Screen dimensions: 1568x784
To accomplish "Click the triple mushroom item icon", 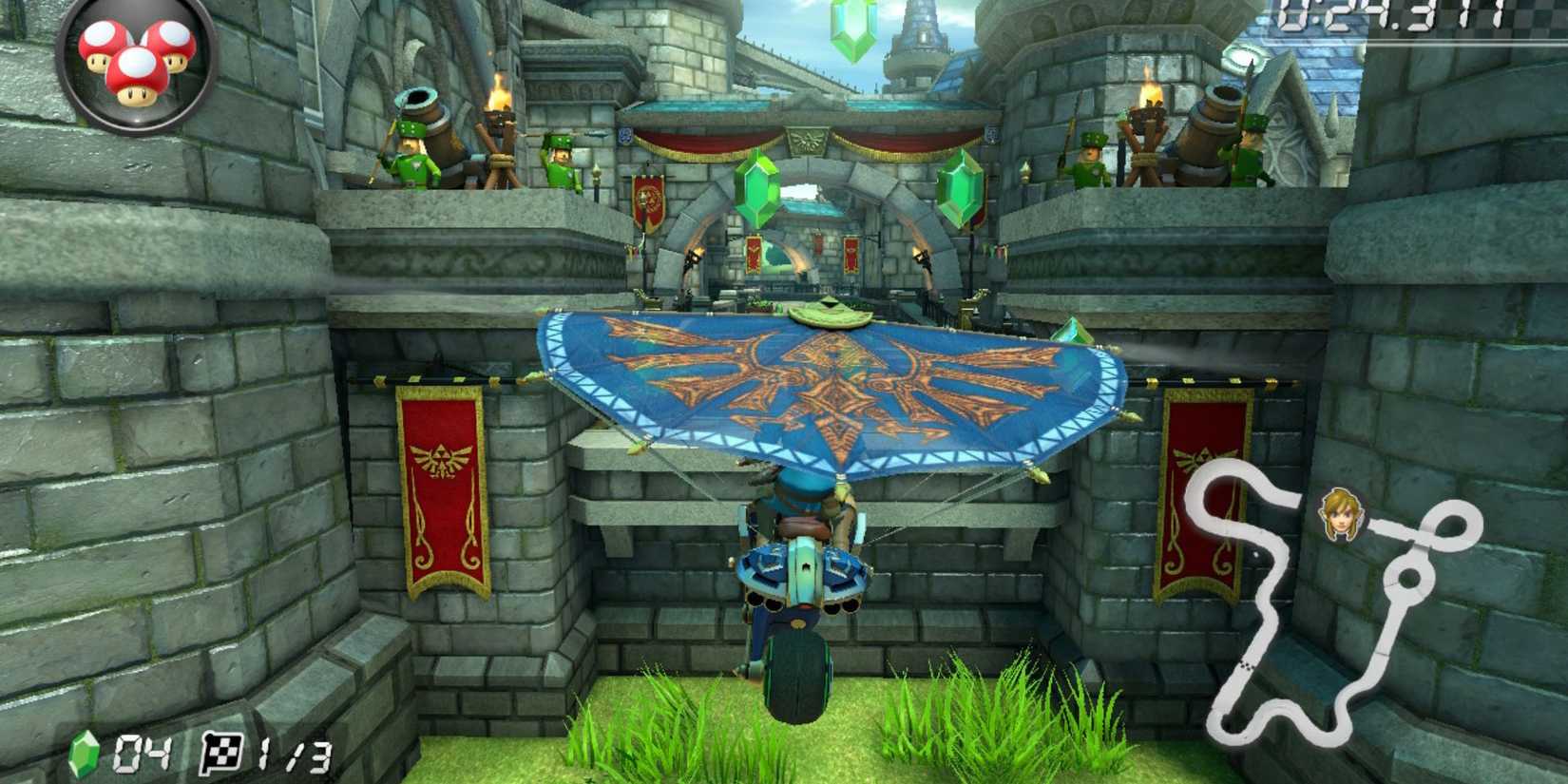I will [x=133, y=62].
